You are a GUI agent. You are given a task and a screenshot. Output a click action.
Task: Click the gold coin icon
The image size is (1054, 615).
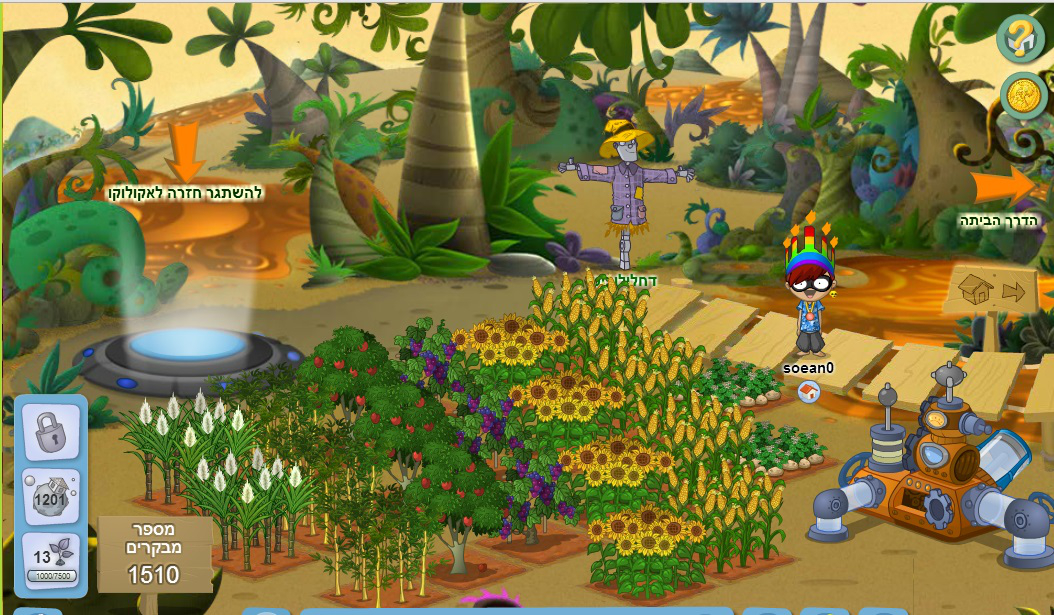point(1023,96)
